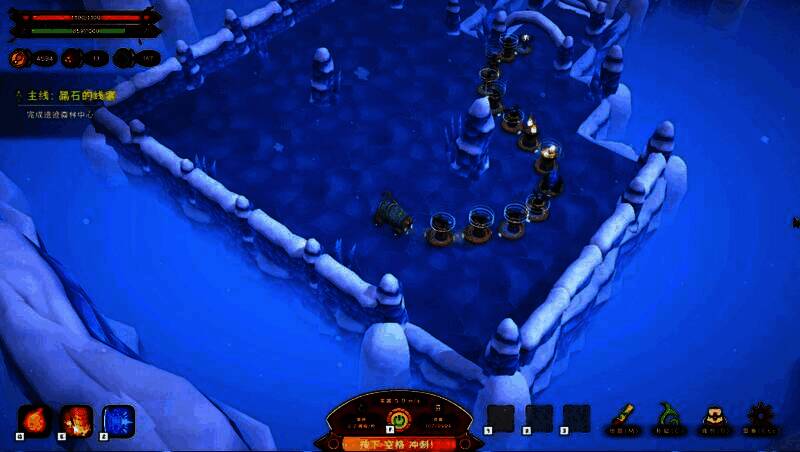Click the green face emblem in bottom panel
Viewport: 800px width, 452px height.
tap(399, 417)
